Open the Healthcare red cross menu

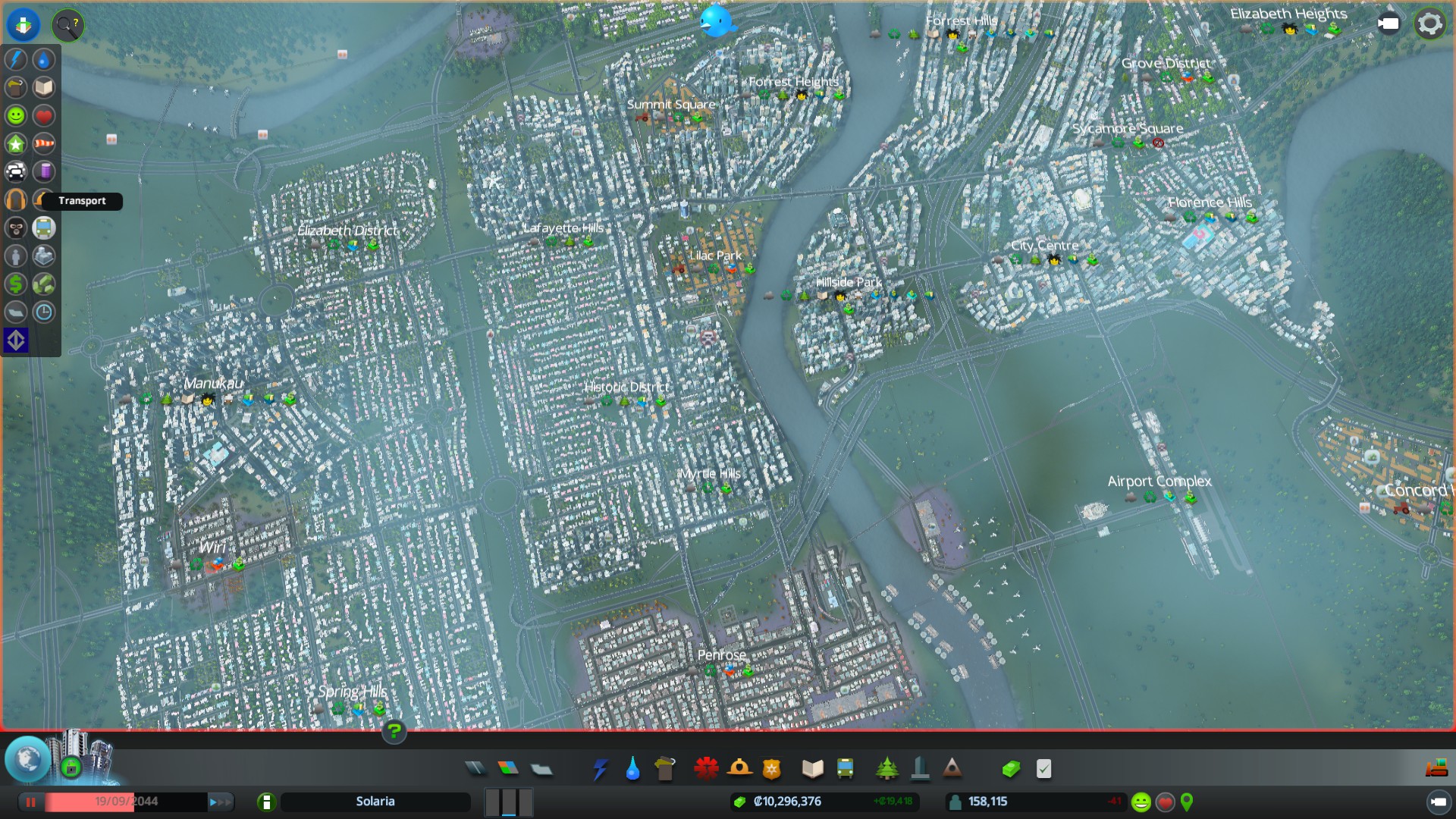(x=706, y=769)
